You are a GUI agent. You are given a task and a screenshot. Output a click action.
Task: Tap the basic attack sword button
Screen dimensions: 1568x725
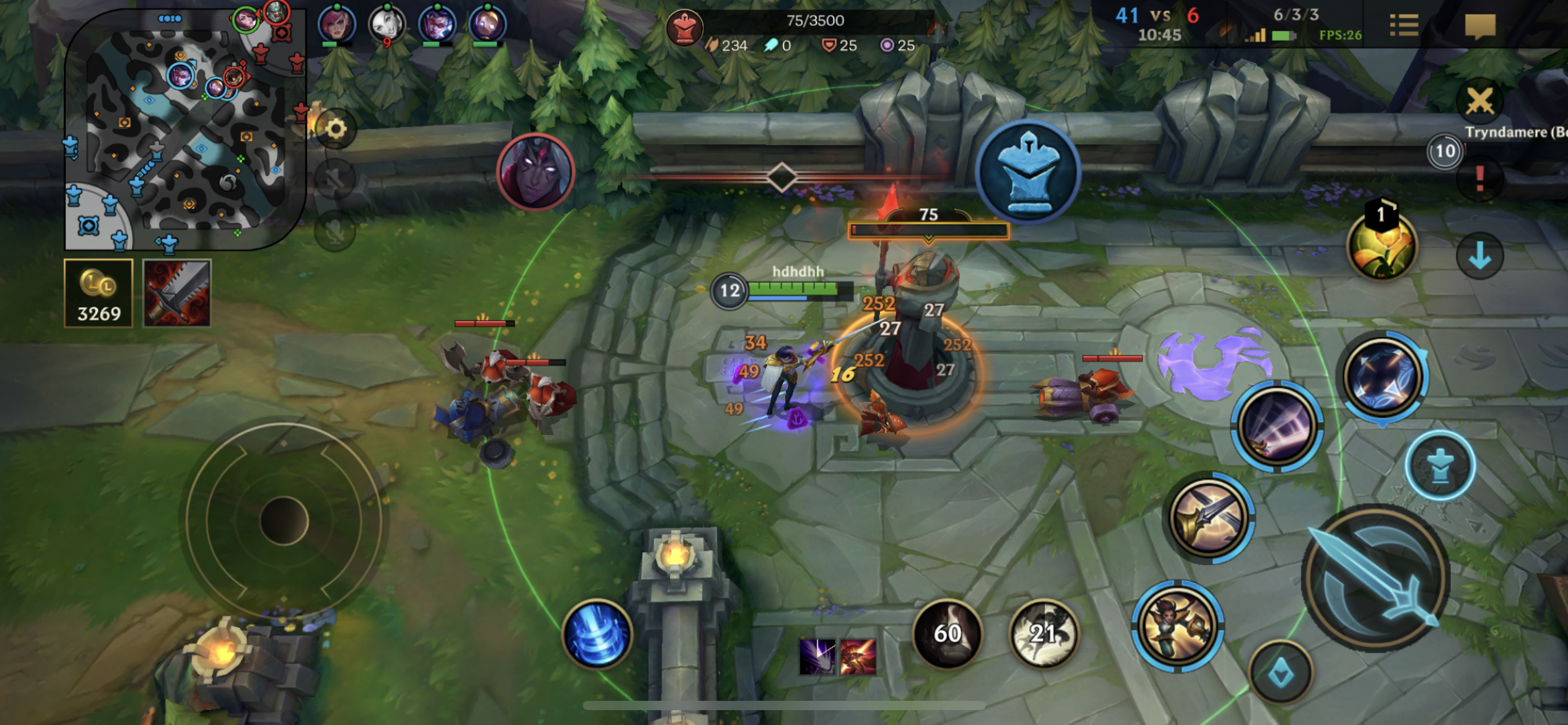[1375, 578]
